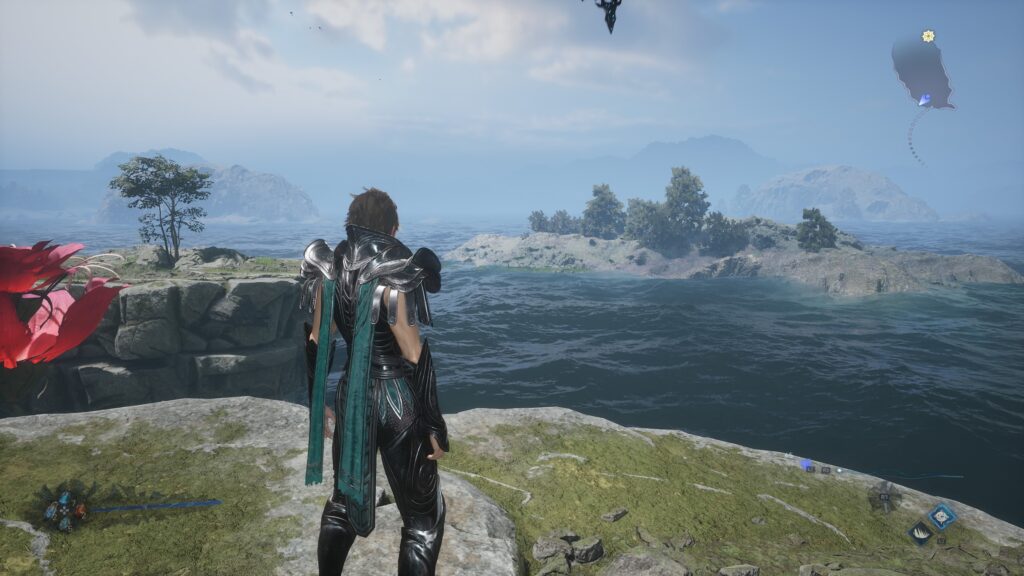1024x576 pixels.
Task: Activate the blue diamond ability icon
Action: (x=942, y=516)
